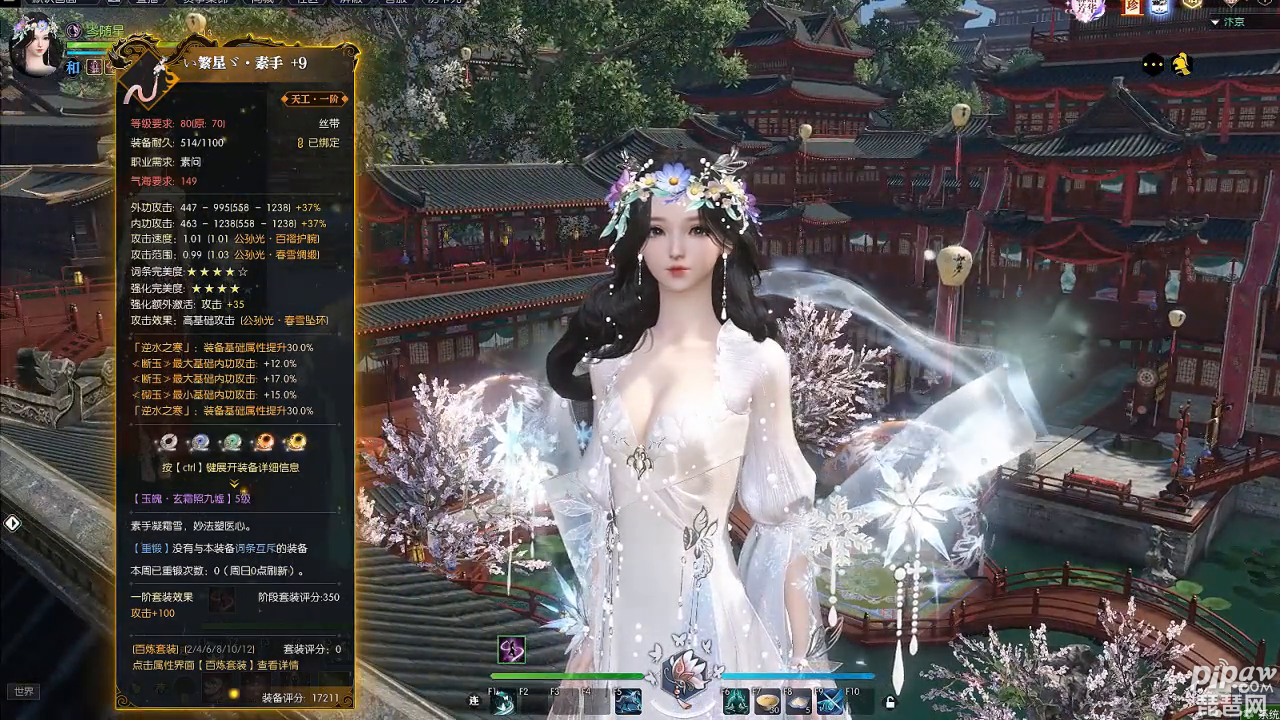This screenshot has width=1280, height=720.
Task: Activate the F1 teal swirl skill
Action: coord(503,703)
